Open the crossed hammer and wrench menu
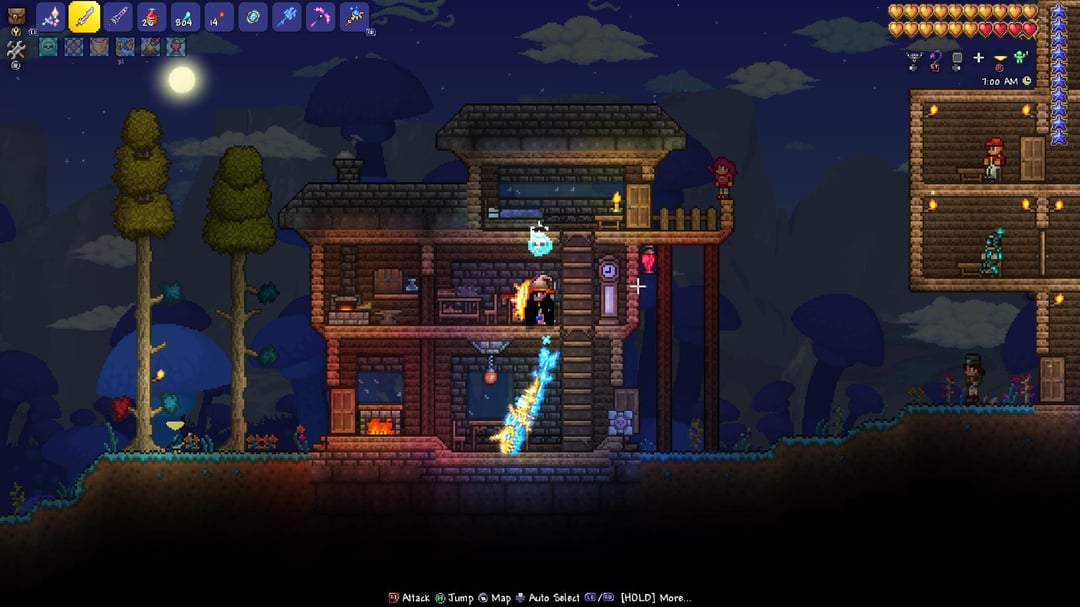This screenshot has height=607, width=1080. click(x=16, y=47)
